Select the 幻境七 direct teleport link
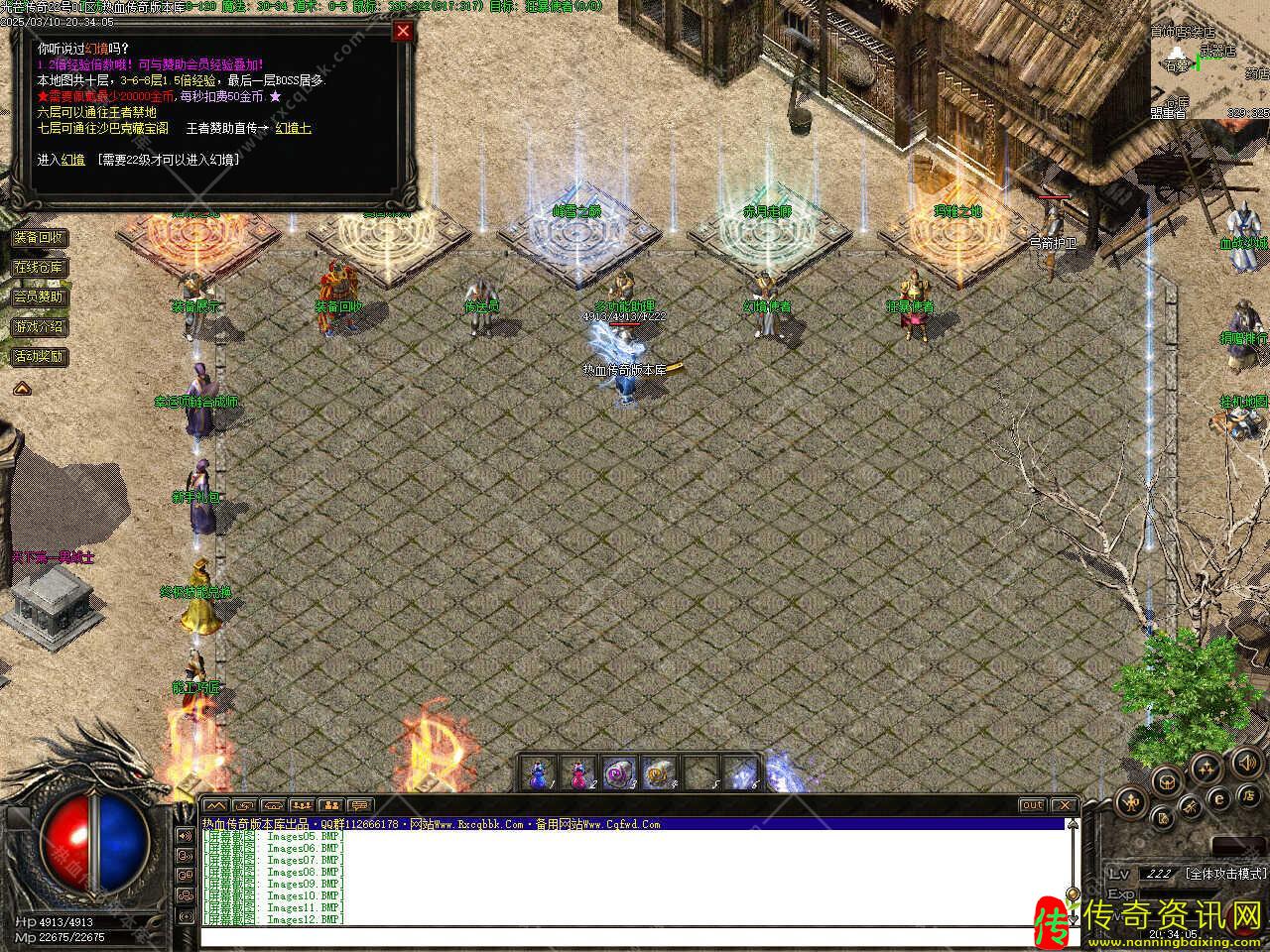The image size is (1270, 952). (x=293, y=128)
